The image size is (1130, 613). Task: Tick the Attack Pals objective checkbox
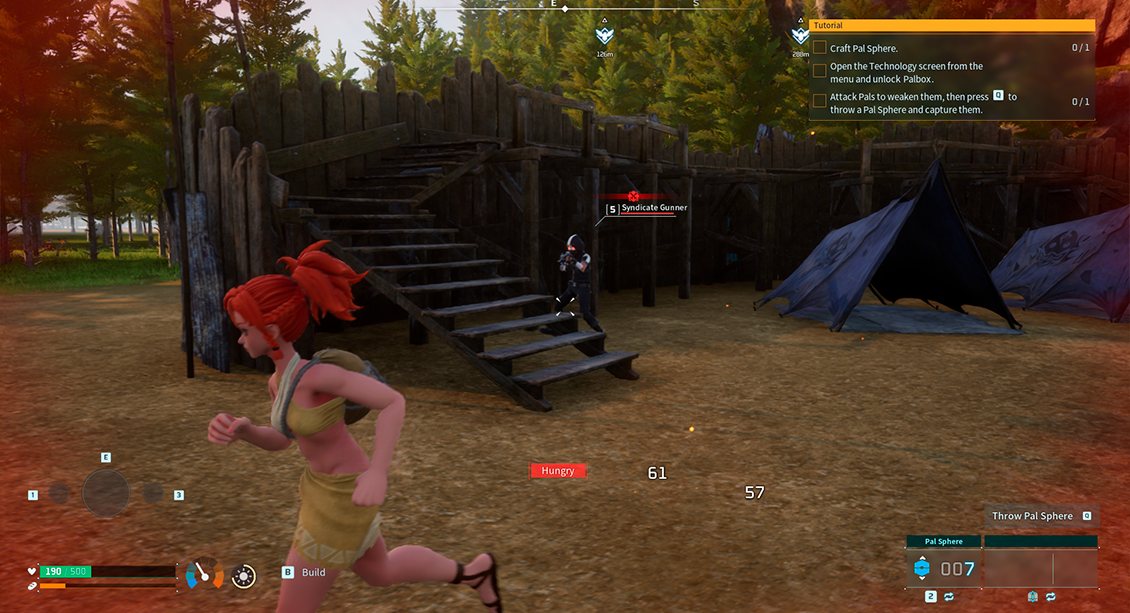820,101
